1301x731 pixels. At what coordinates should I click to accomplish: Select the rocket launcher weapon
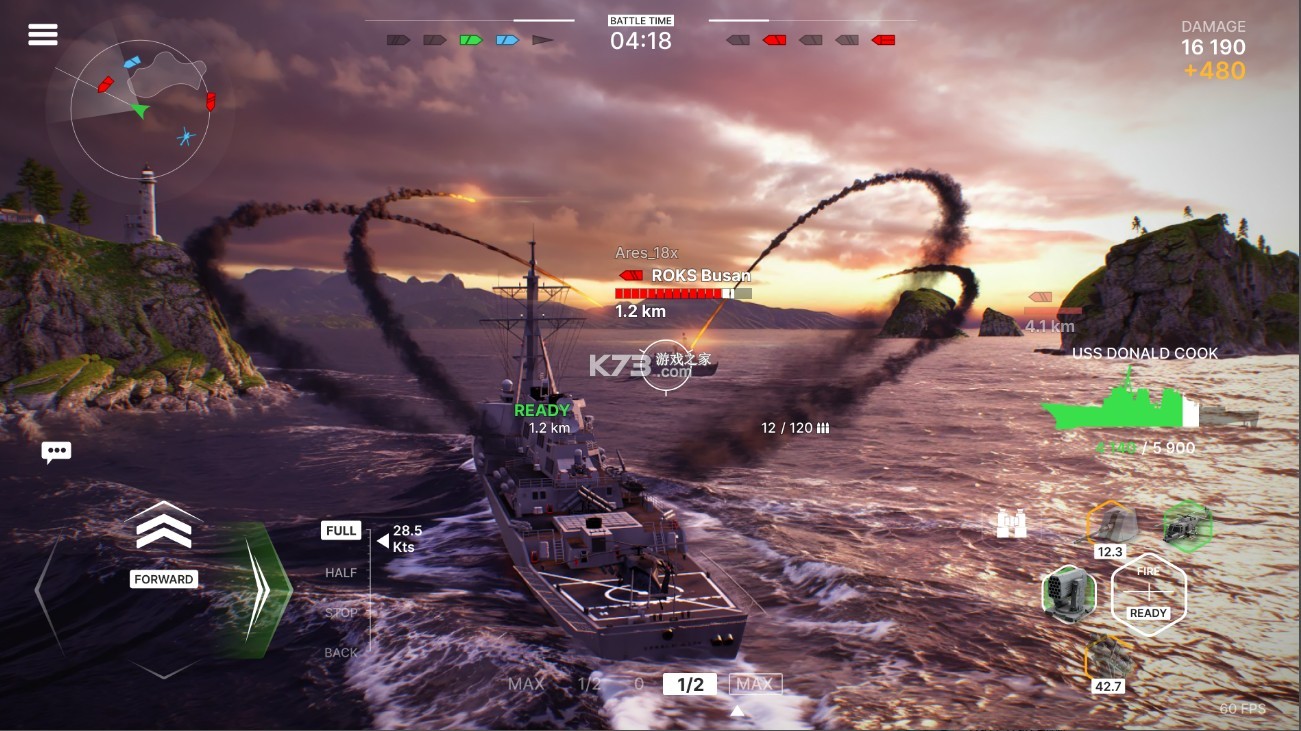[x=1069, y=592]
